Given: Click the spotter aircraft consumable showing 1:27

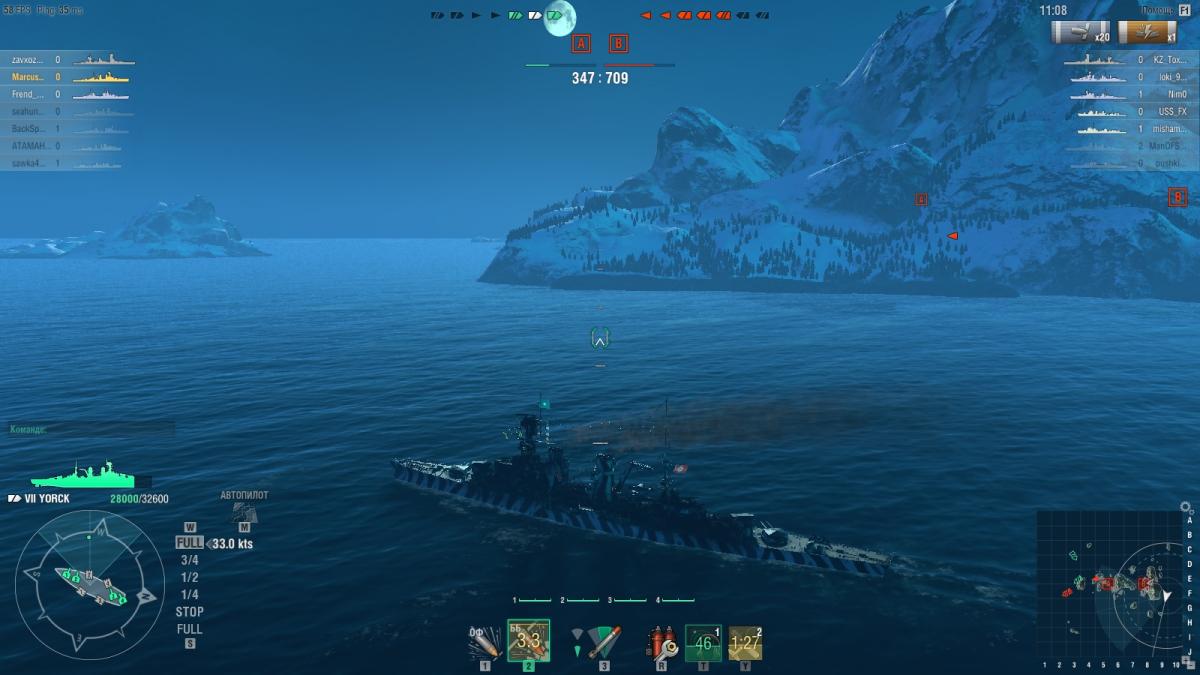Looking at the screenshot, I should (745, 642).
